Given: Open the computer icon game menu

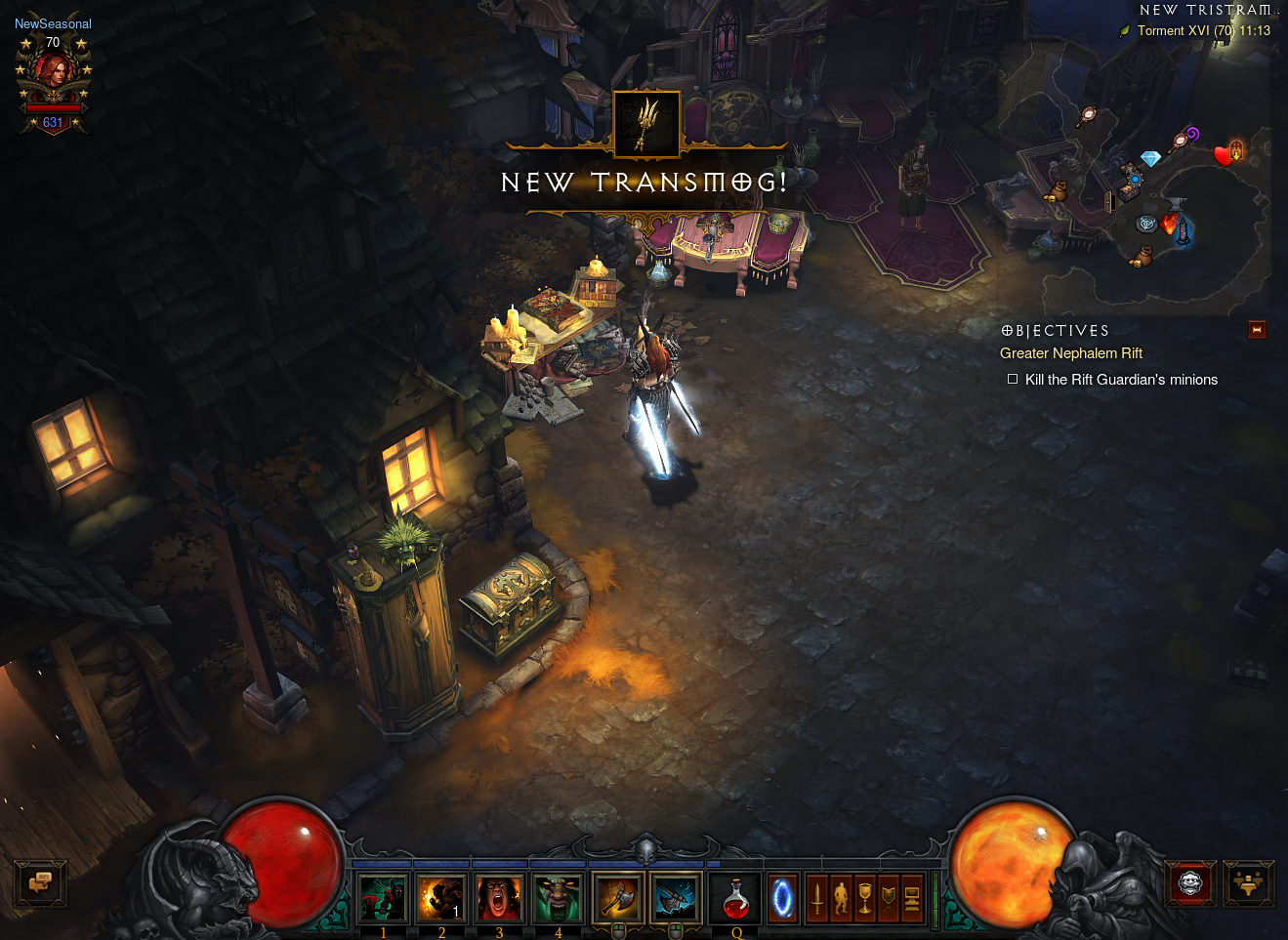Looking at the screenshot, I should [912, 898].
